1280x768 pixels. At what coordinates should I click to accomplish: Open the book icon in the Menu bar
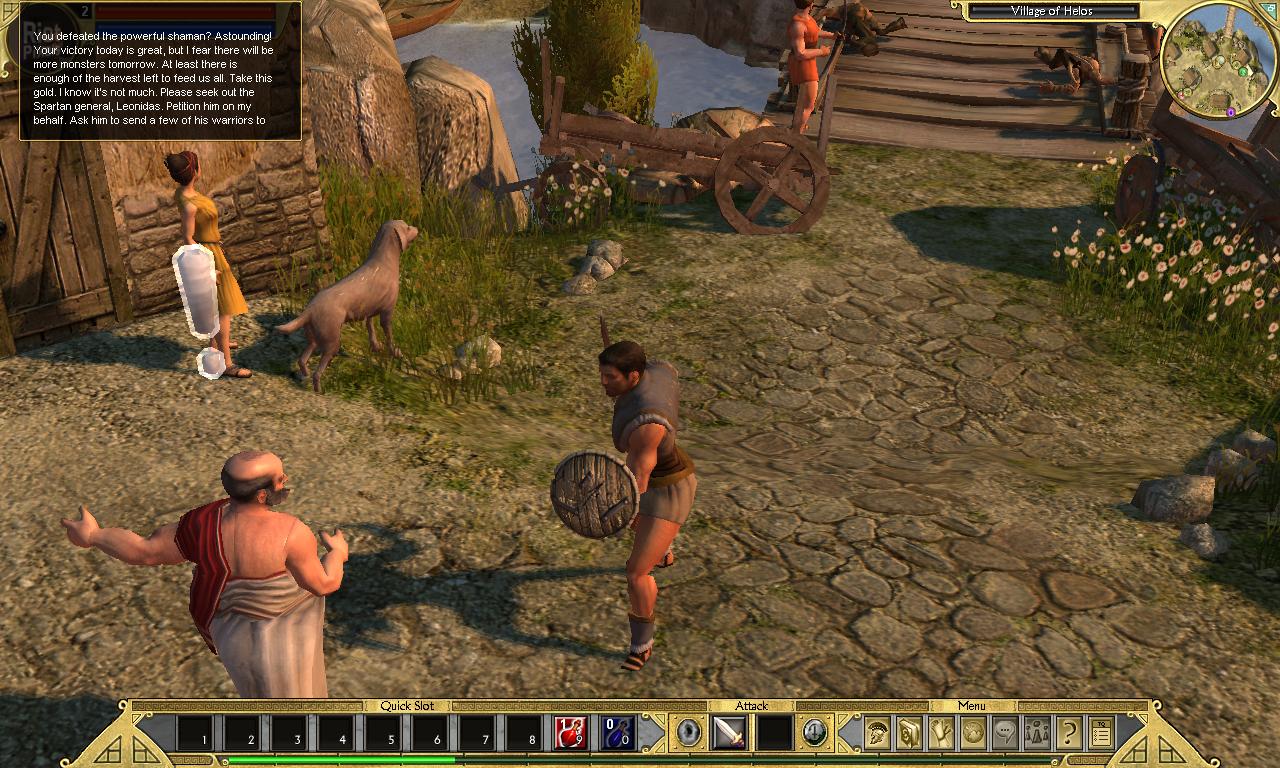tap(909, 733)
